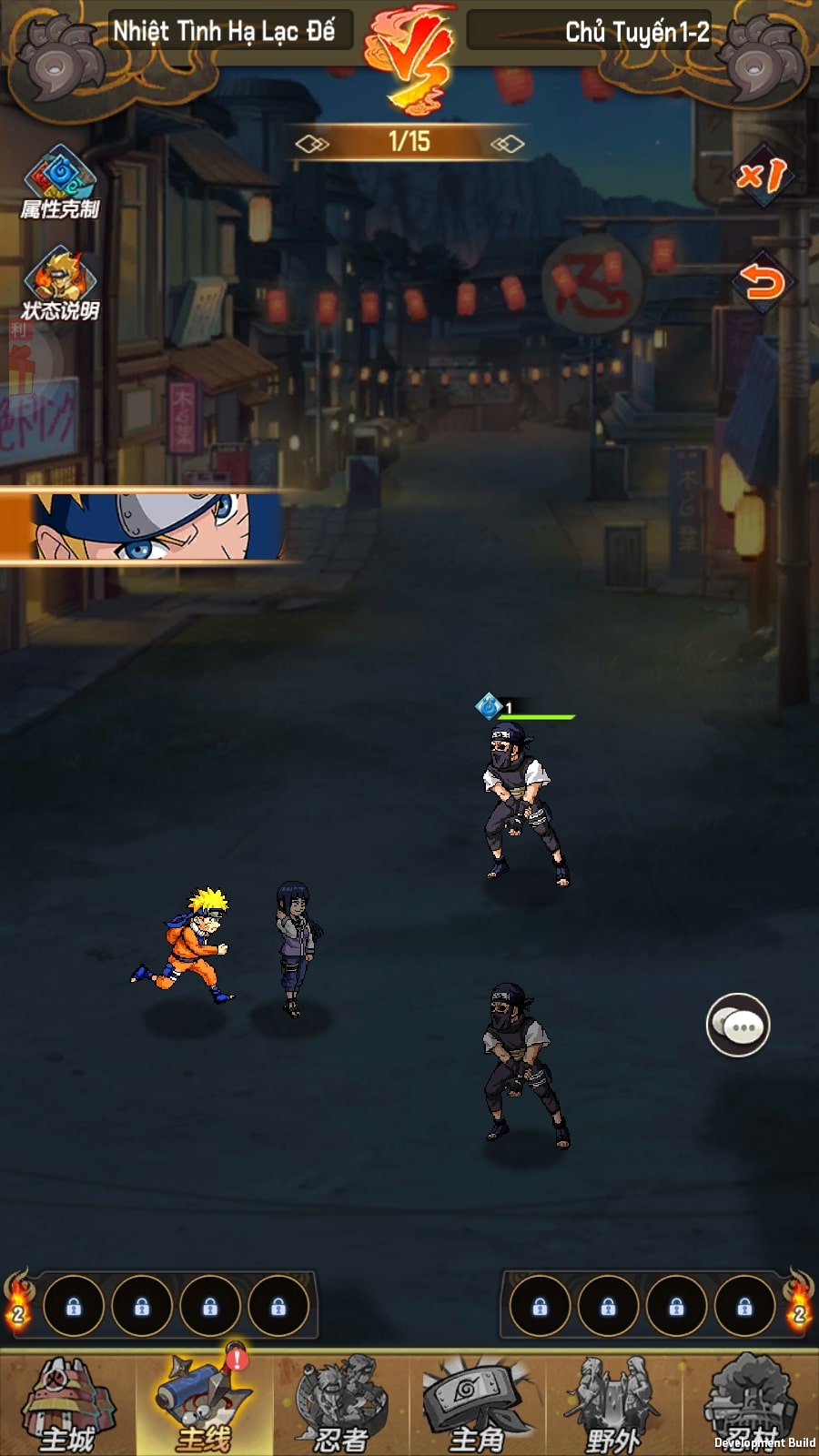This screenshot has width=819, height=1456.
Task: Toggle the x1 battle speed
Action: (762, 175)
